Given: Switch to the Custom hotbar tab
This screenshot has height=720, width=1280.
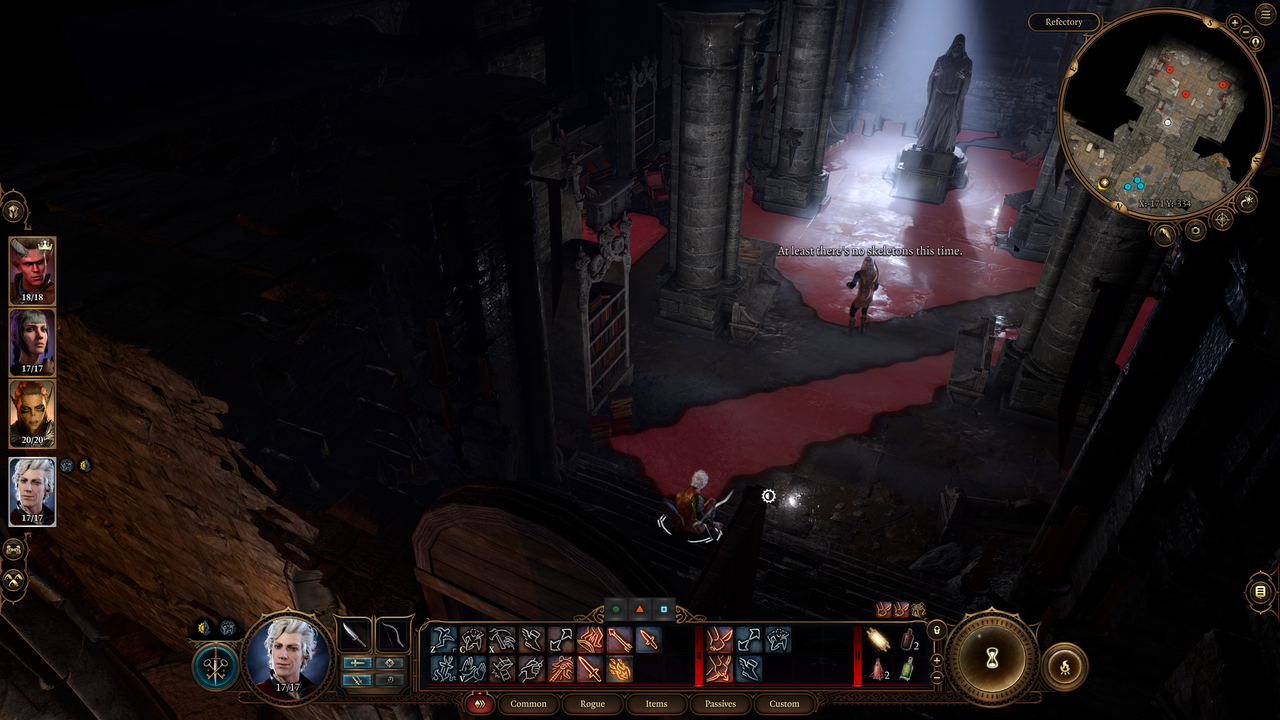Looking at the screenshot, I should 784,703.
